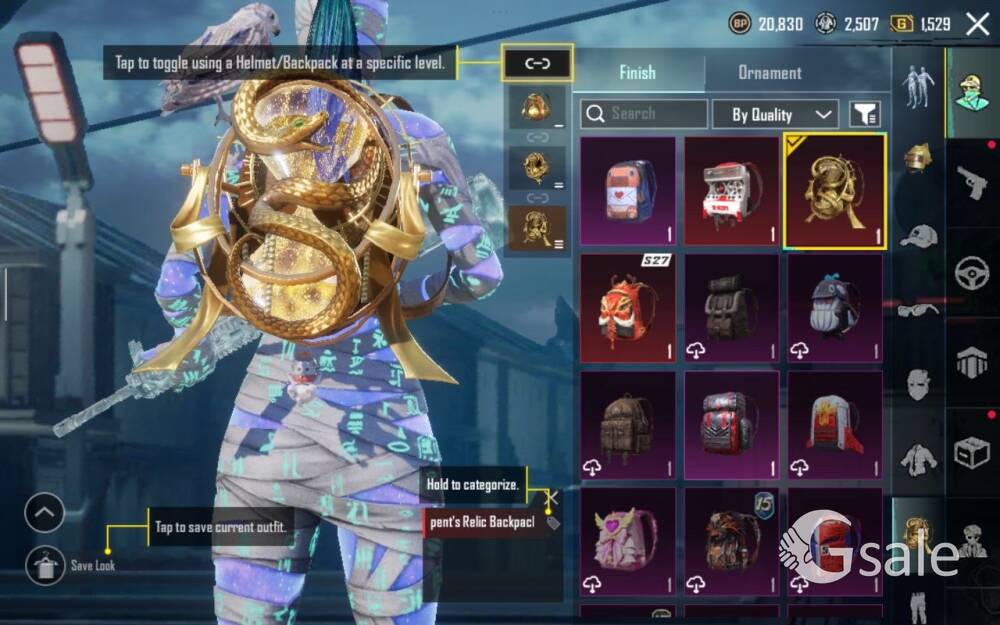Choose the white and red arcade-machine backpack
Viewport: 1000px width, 625px height.
coord(733,191)
